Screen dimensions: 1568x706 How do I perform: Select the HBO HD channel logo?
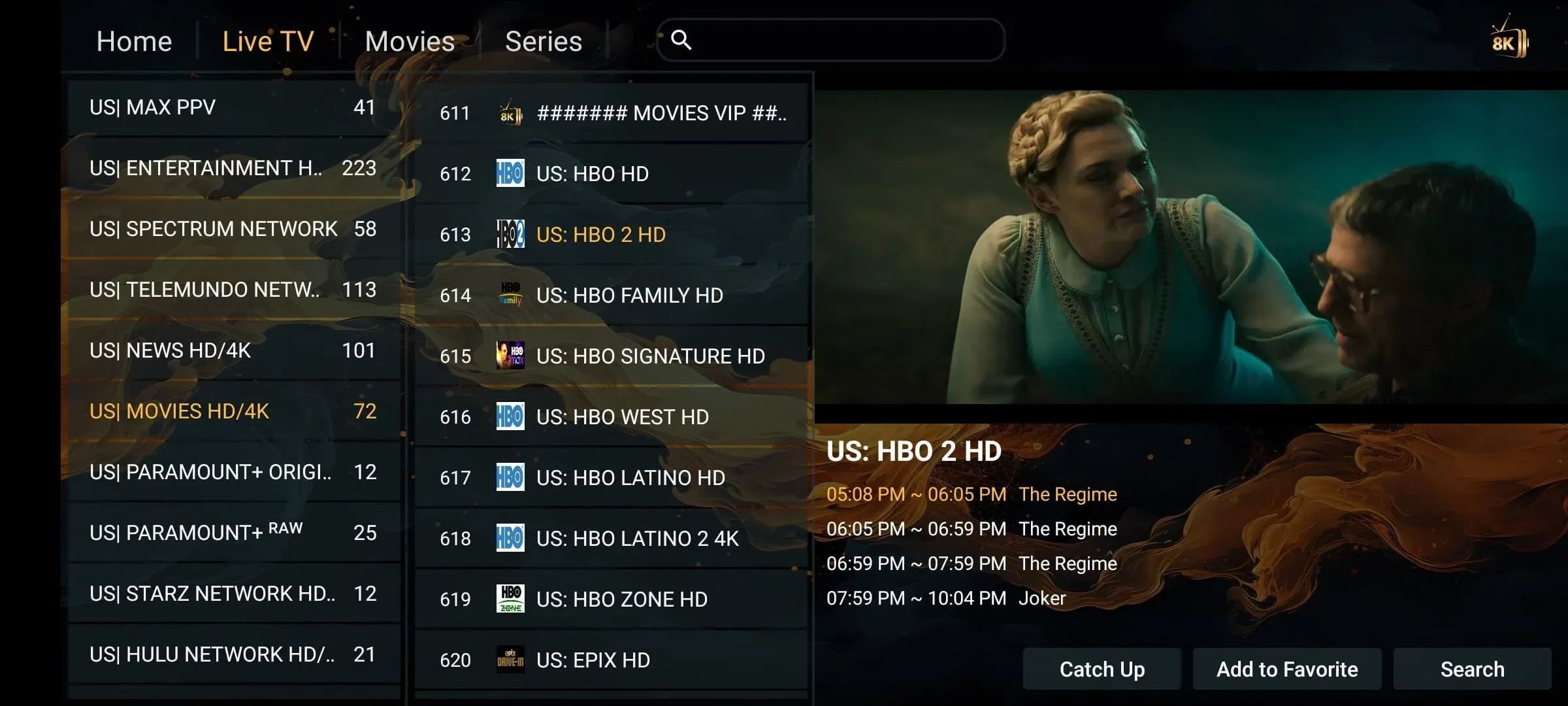tap(510, 173)
